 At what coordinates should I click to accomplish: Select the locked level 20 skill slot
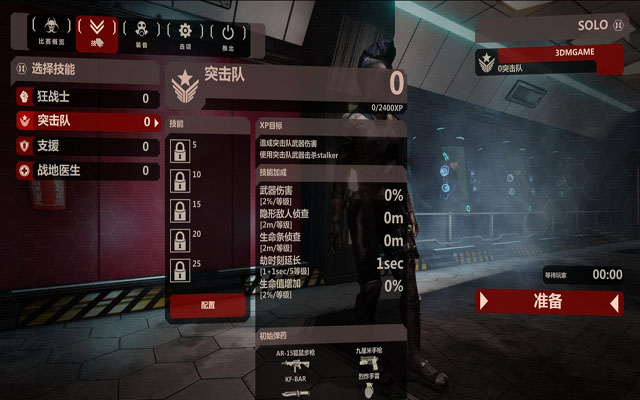pyautogui.click(x=179, y=241)
